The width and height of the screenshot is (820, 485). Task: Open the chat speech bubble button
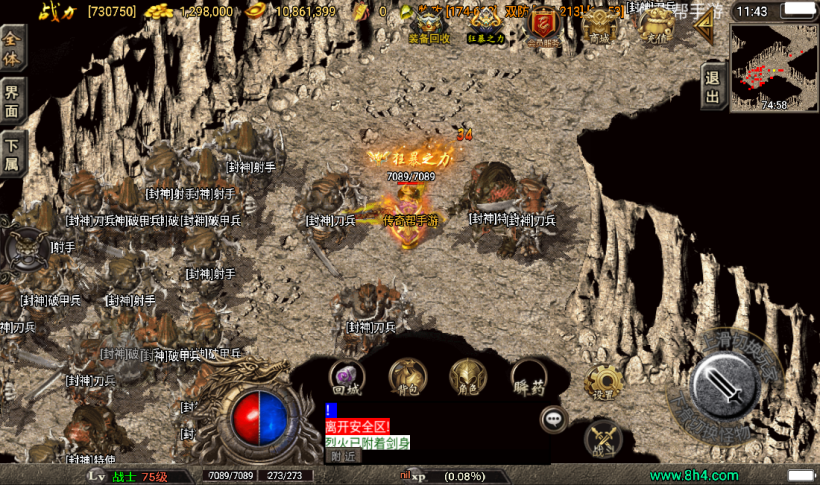click(555, 419)
